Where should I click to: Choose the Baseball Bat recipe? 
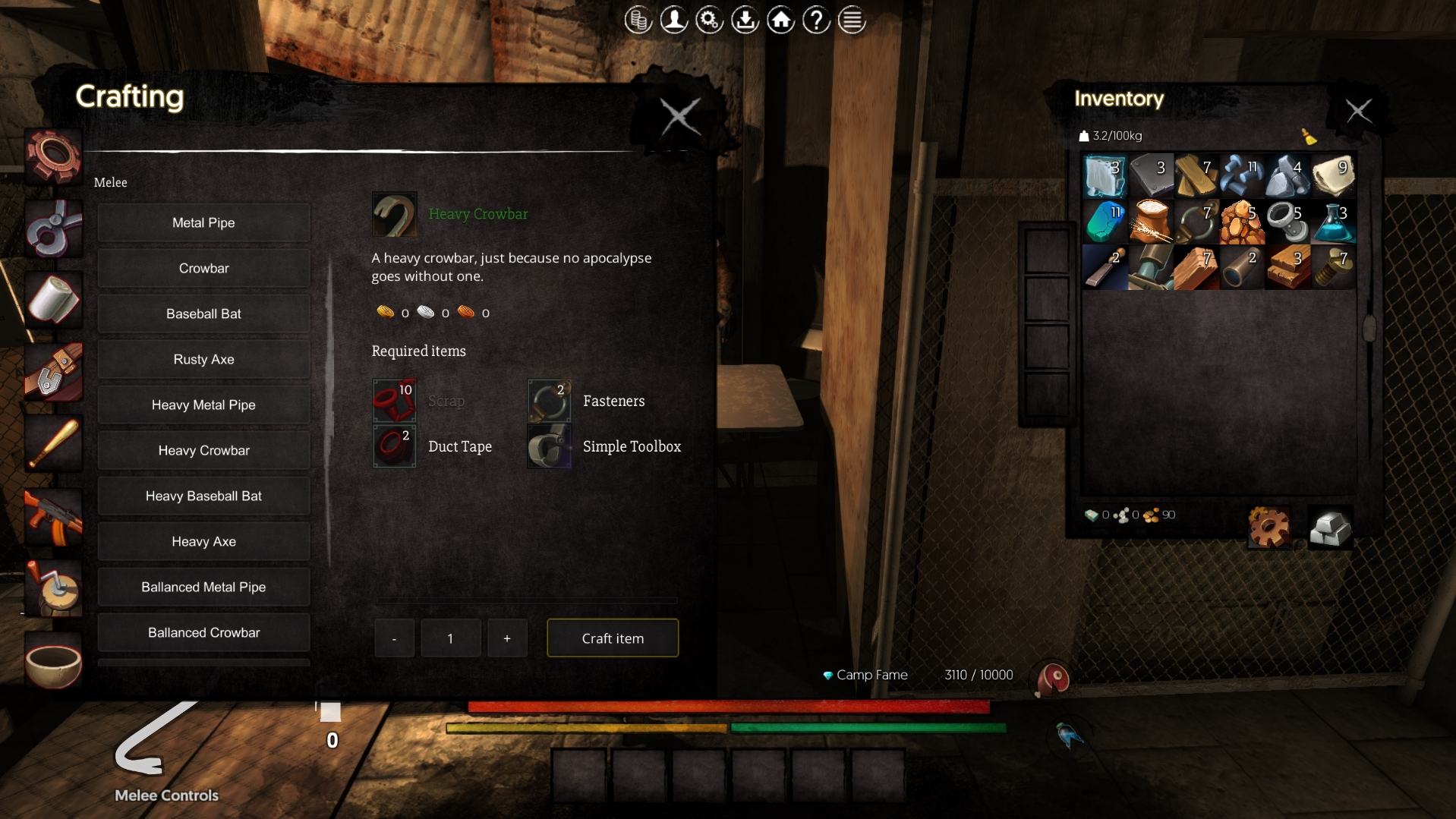pos(203,313)
